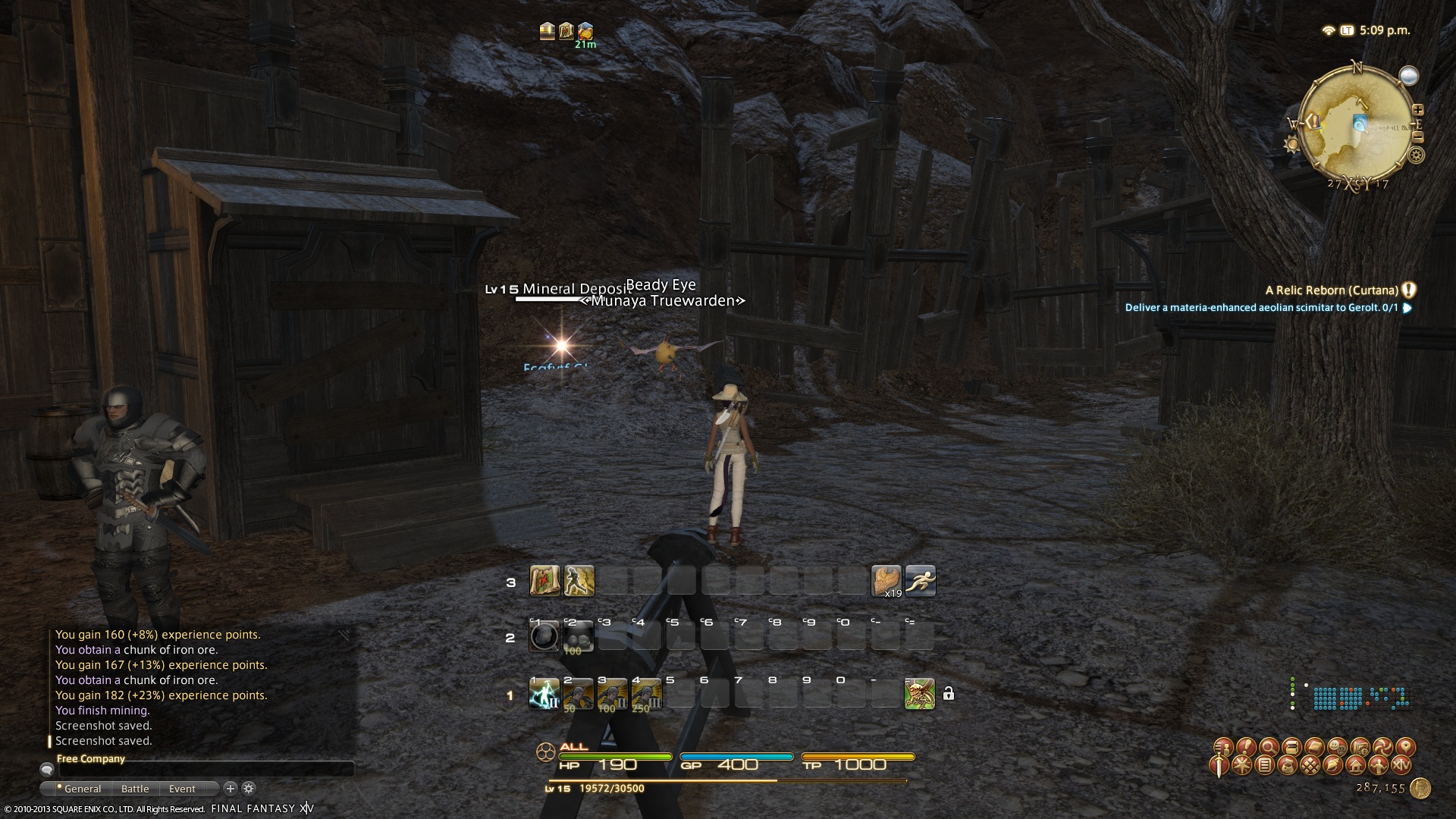The image size is (1456, 819).
Task: Open chat log settings gear
Action: tap(249, 789)
